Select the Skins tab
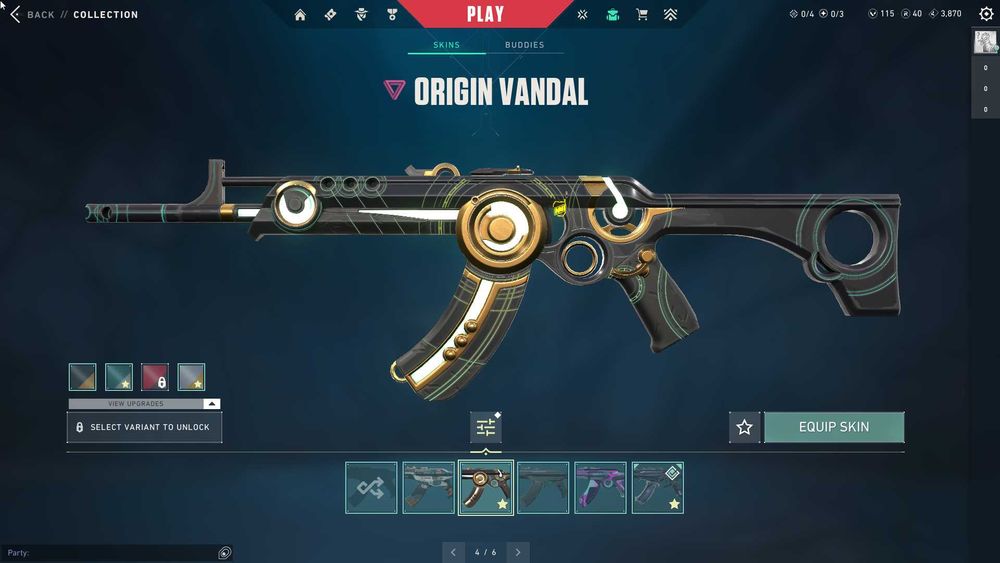 coord(446,45)
